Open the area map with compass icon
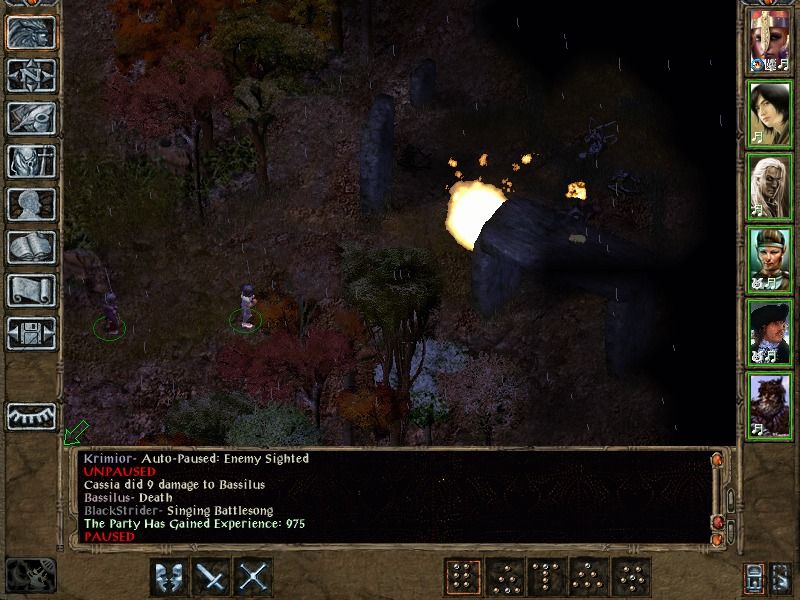The height and width of the screenshot is (600, 800). coord(31,75)
